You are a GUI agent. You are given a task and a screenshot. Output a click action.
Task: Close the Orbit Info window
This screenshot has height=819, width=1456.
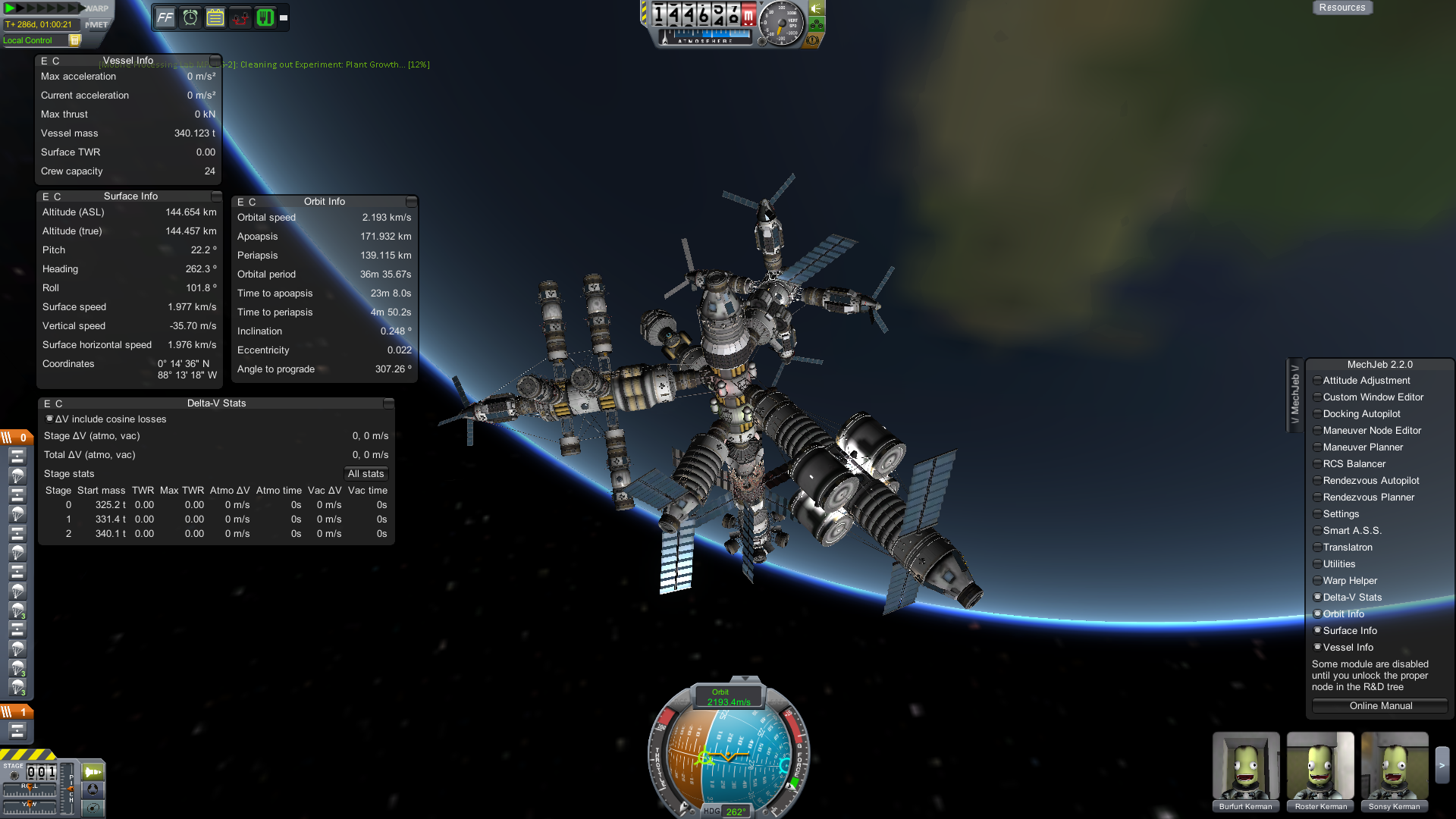411,202
